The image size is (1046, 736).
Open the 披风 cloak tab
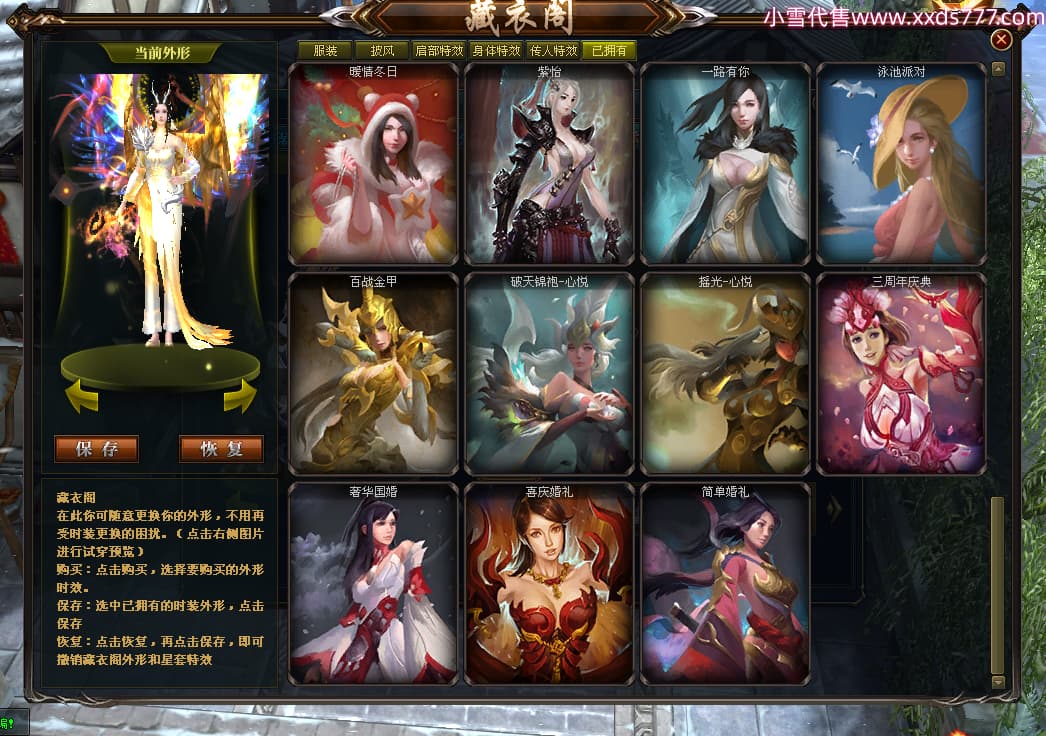click(381, 50)
